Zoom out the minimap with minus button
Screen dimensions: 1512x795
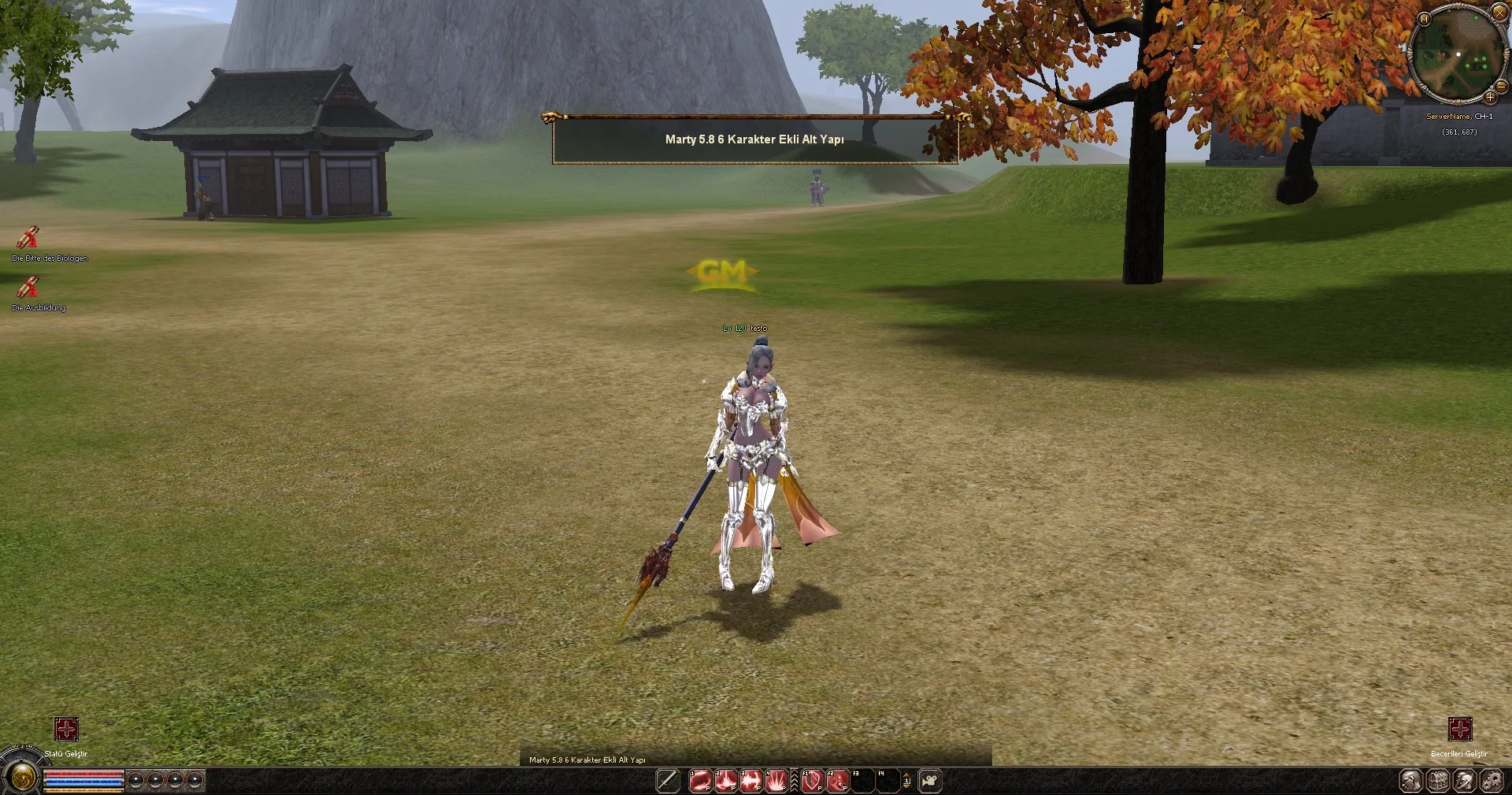pos(1501,86)
